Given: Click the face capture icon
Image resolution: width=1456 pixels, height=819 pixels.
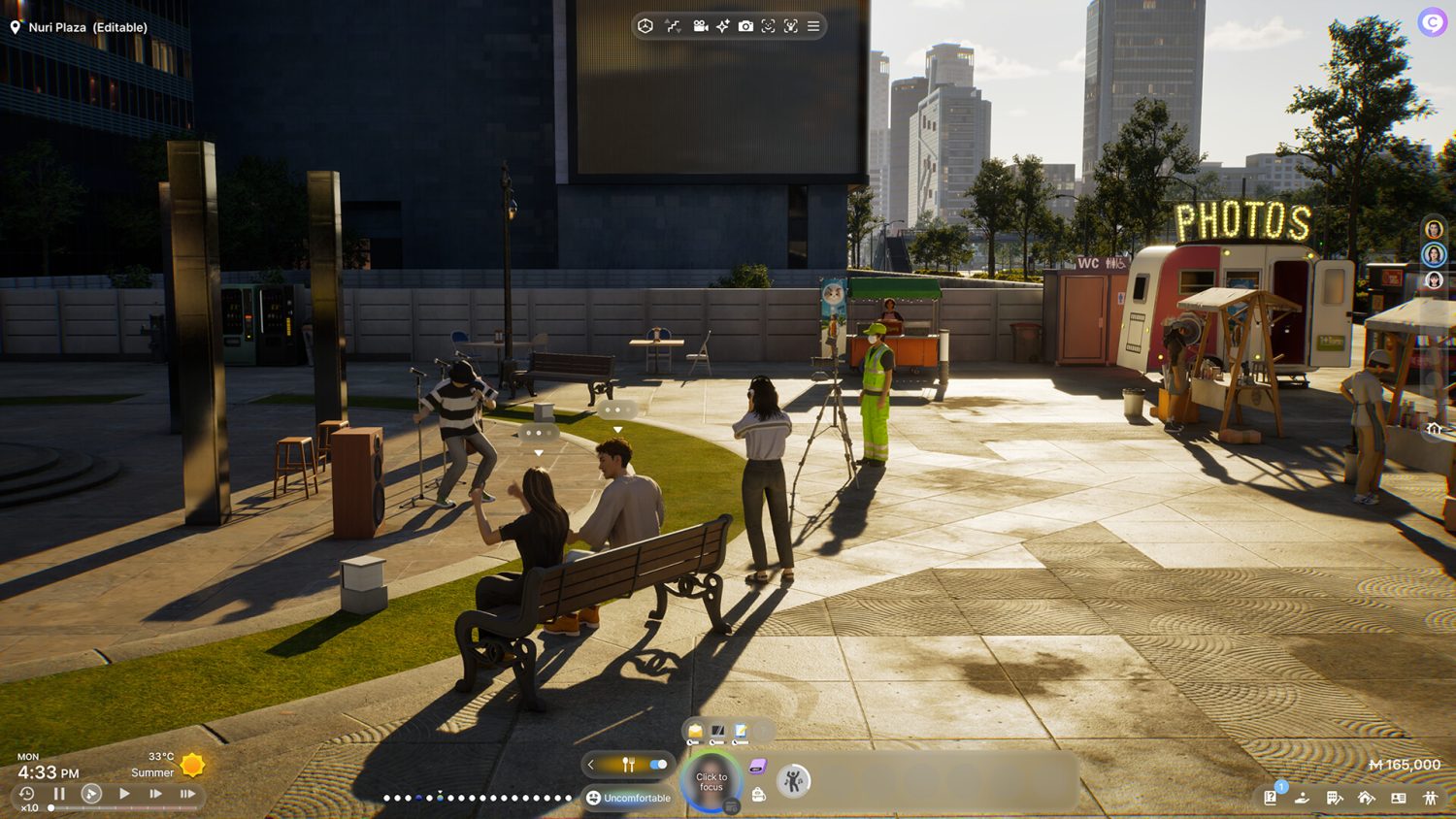Looking at the screenshot, I should (x=768, y=26).
